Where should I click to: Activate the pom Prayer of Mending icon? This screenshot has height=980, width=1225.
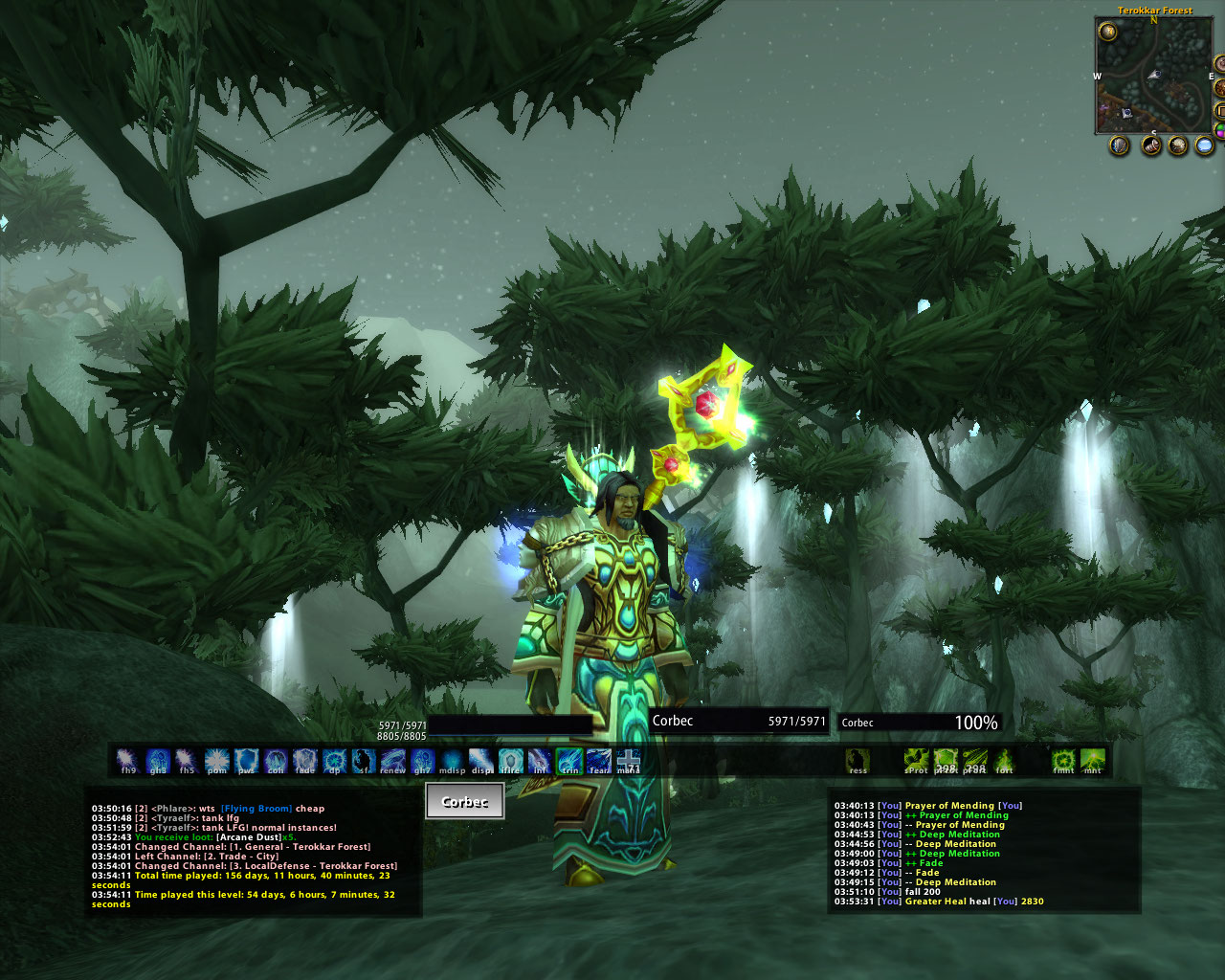click(x=216, y=761)
